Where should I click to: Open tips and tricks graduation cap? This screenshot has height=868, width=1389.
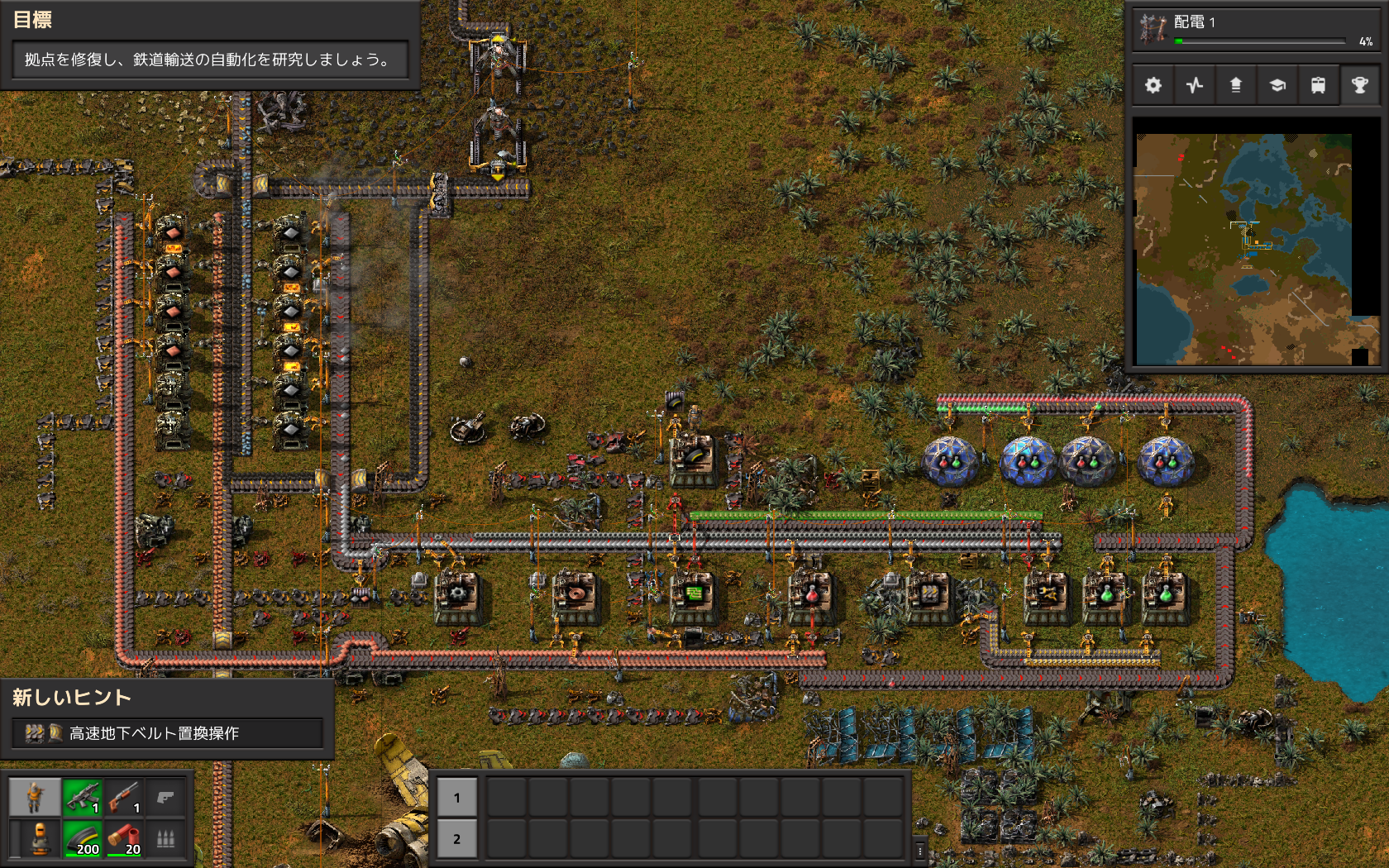tap(1277, 85)
